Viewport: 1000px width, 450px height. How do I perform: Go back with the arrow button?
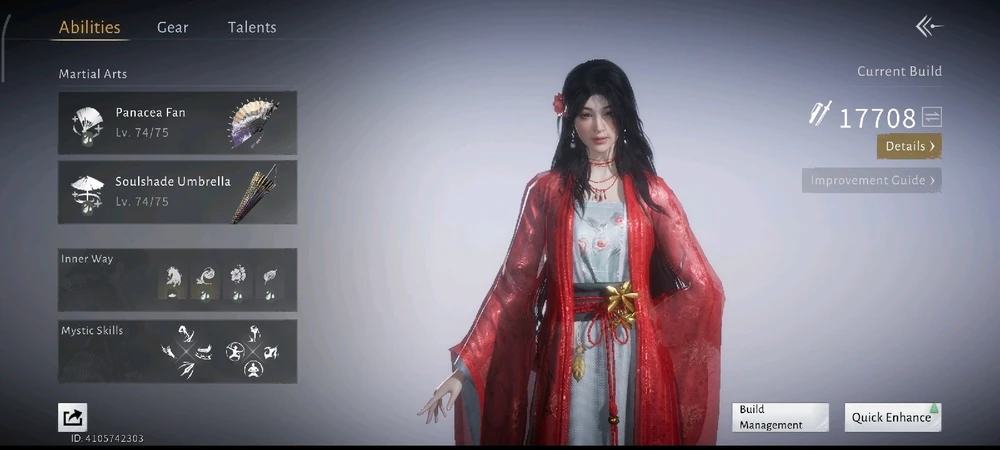[x=929, y=27]
